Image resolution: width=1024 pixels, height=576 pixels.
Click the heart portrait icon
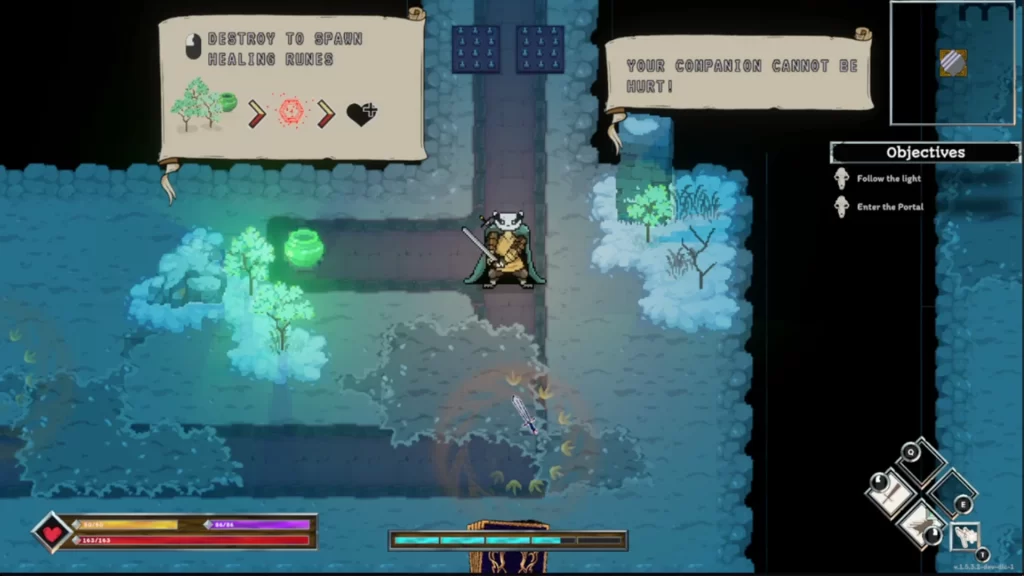(52, 531)
